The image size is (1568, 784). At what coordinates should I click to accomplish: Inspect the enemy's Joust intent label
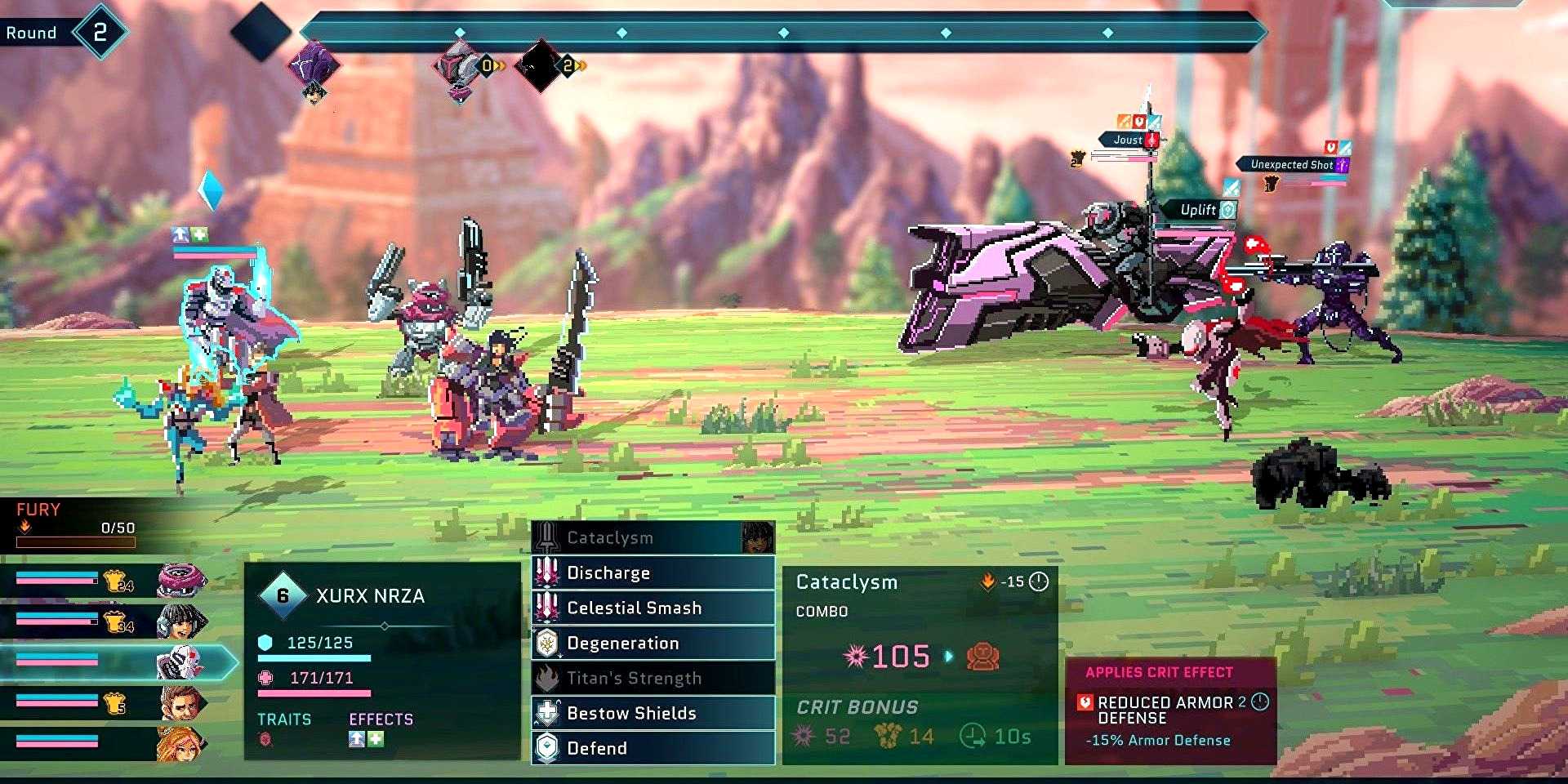coord(1129,140)
